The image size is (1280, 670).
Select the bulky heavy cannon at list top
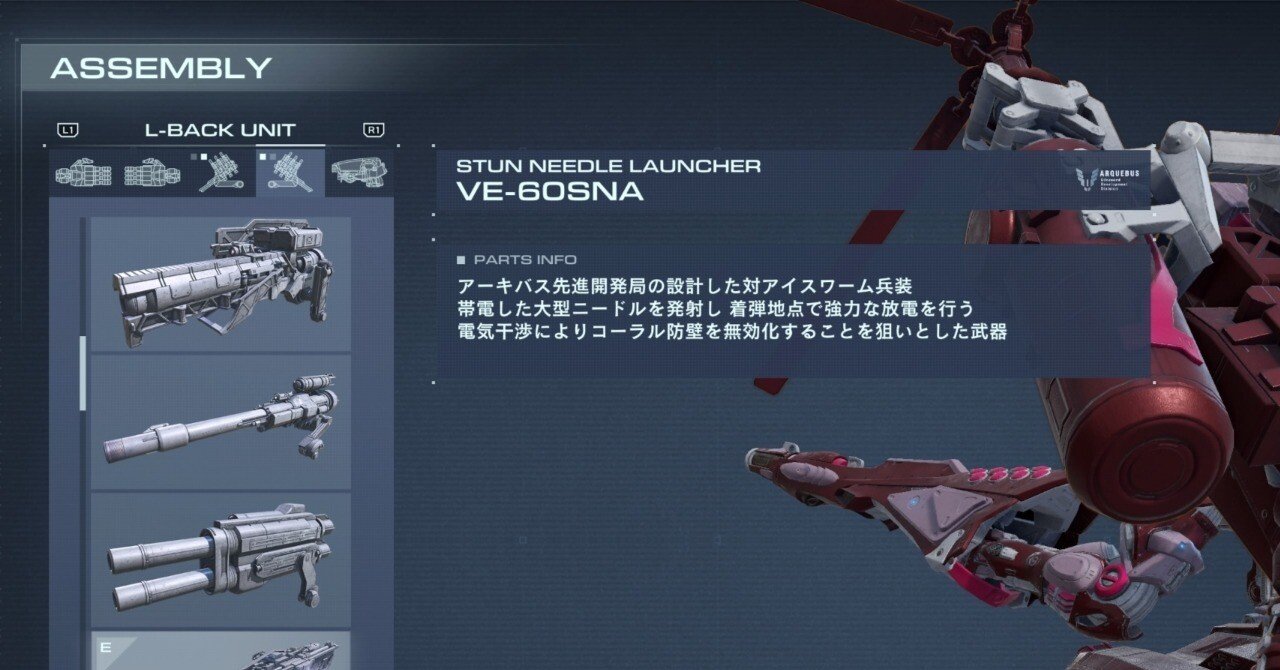click(x=221, y=283)
